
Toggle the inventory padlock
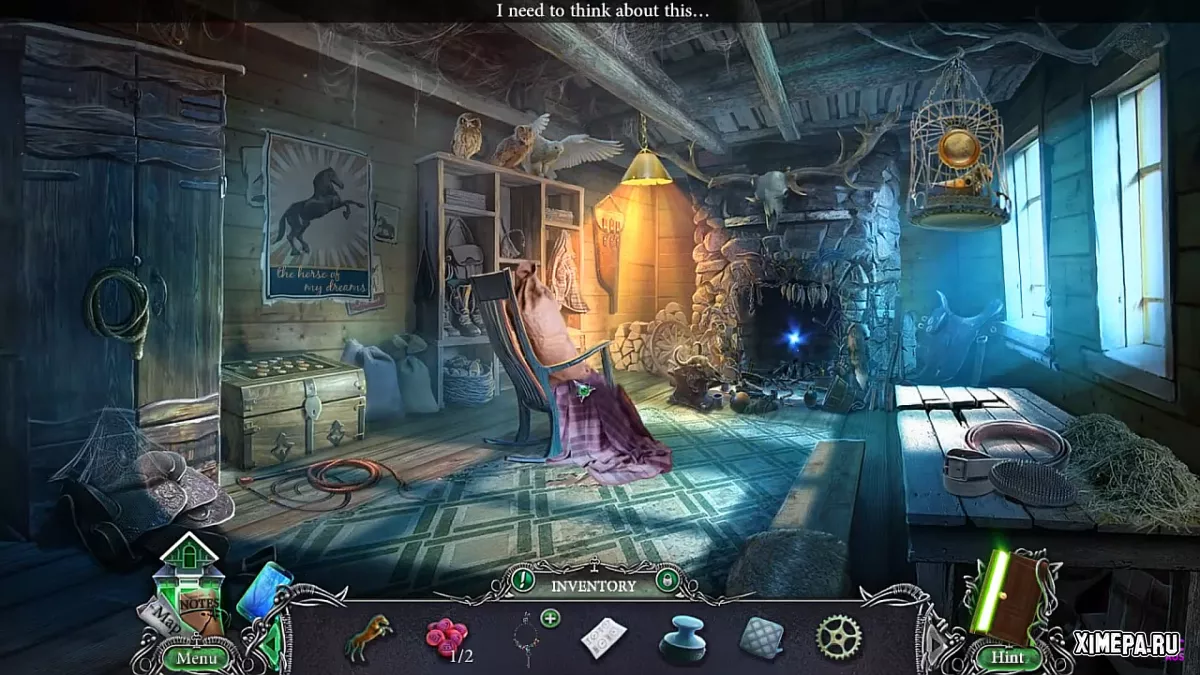click(664, 580)
